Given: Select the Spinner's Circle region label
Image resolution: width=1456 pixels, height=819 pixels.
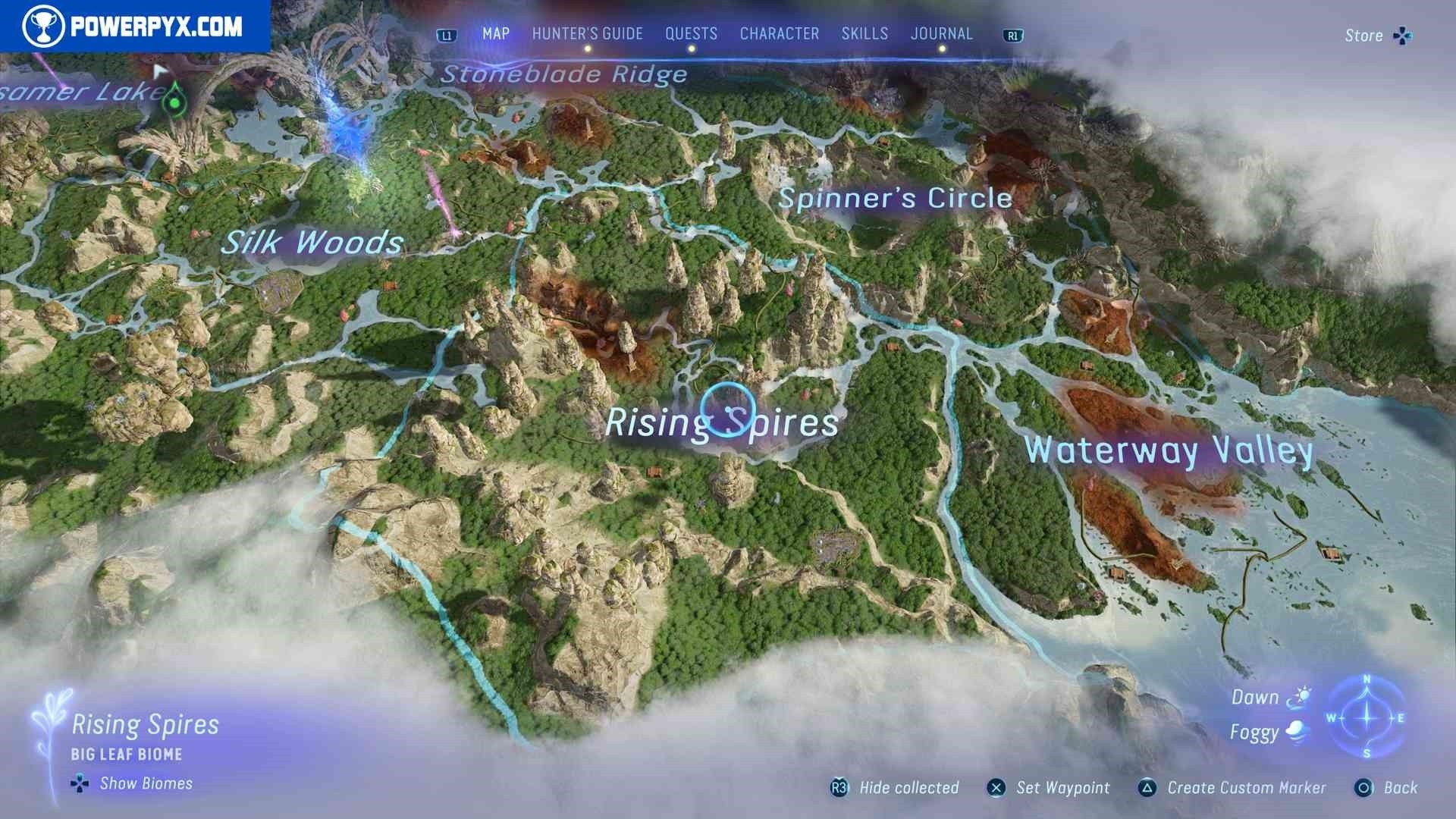Looking at the screenshot, I should pos(895,199).
